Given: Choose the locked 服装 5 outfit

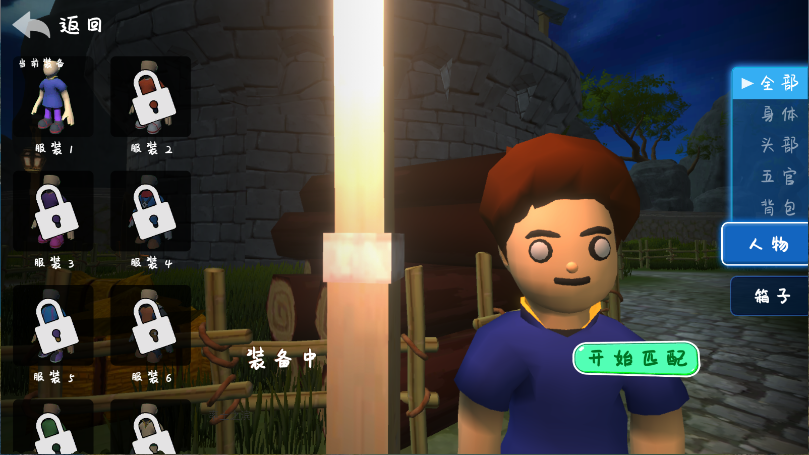Looking at the screenshot, I should pyautogui.click(x=53, y=325).
